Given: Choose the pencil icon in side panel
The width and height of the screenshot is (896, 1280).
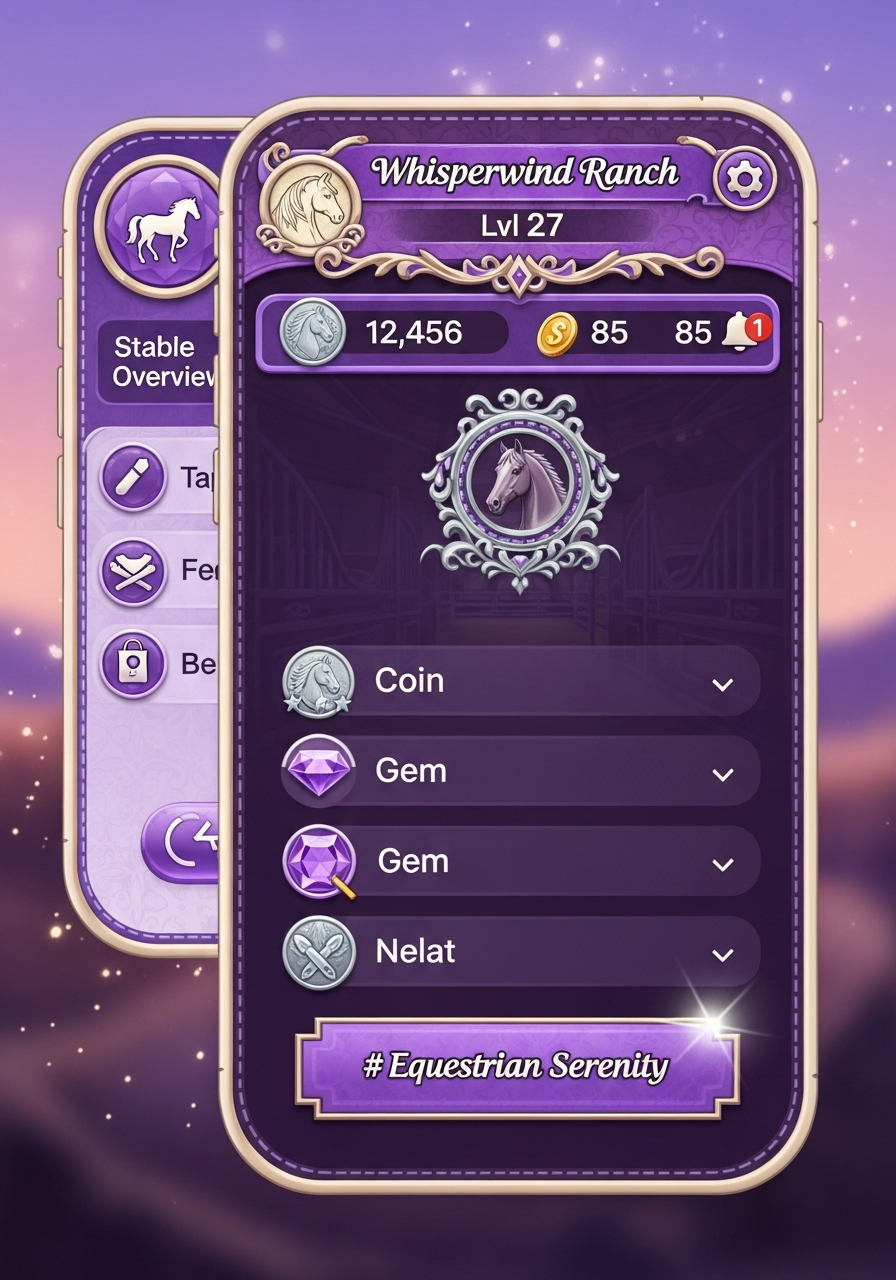Looking at the screenshot, I should [132, 478].
